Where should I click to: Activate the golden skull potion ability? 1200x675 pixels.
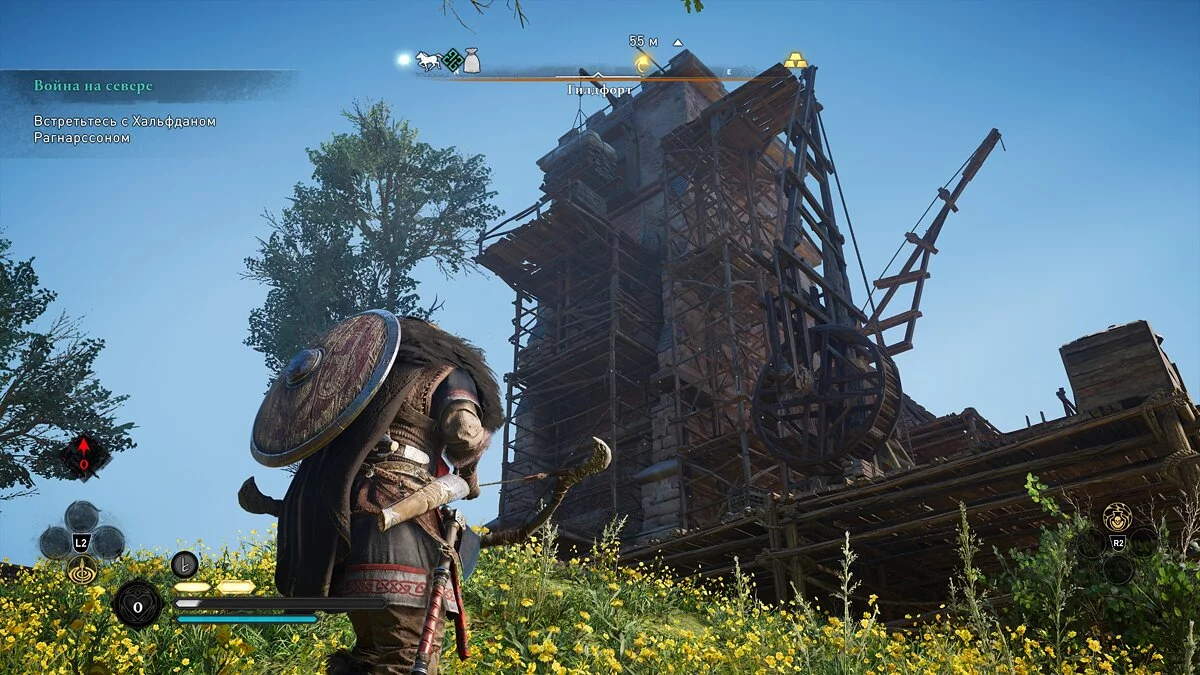[1117, 517]
